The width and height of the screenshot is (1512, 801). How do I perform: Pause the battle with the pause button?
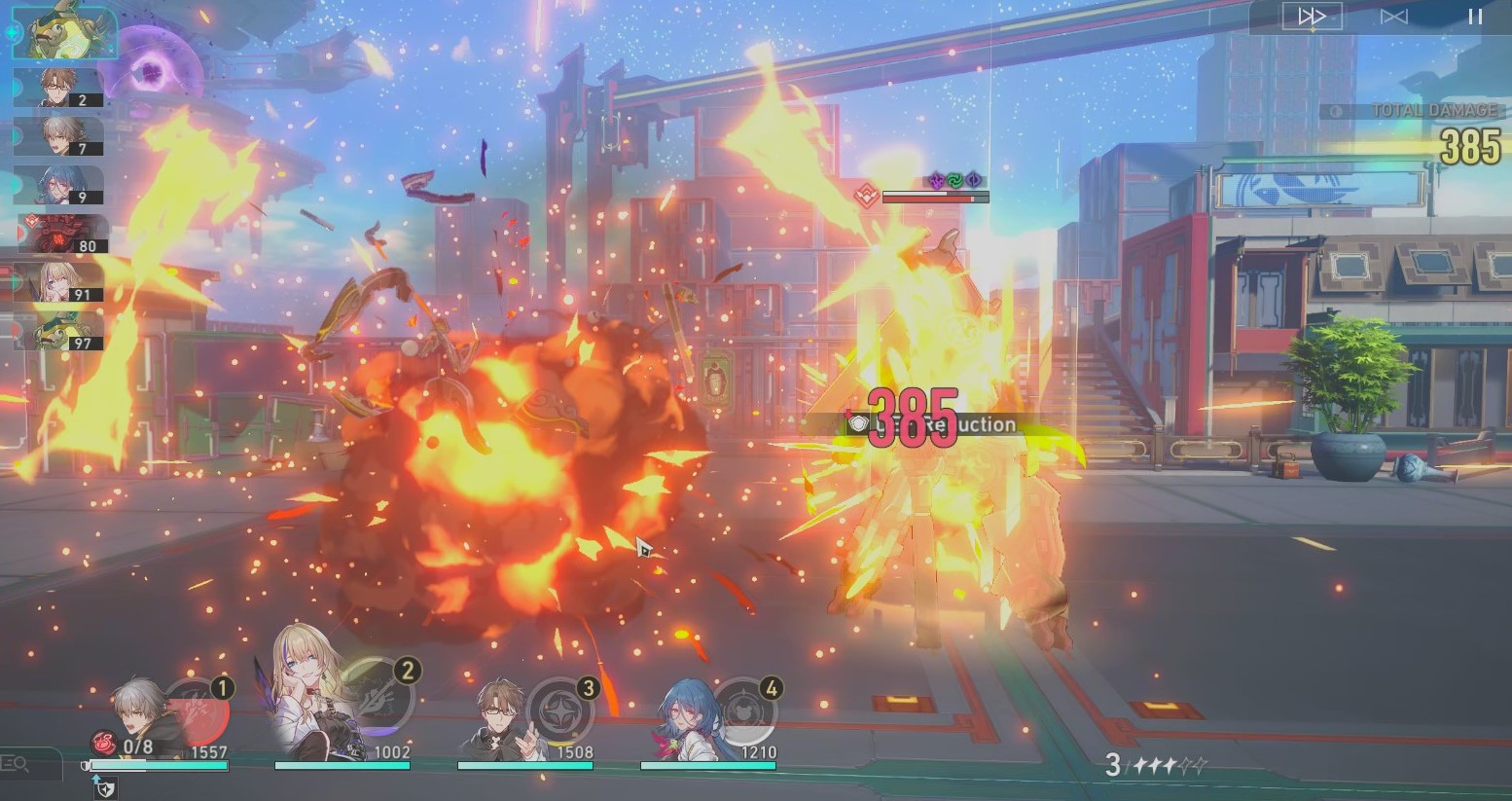(x=1474, y=15)
